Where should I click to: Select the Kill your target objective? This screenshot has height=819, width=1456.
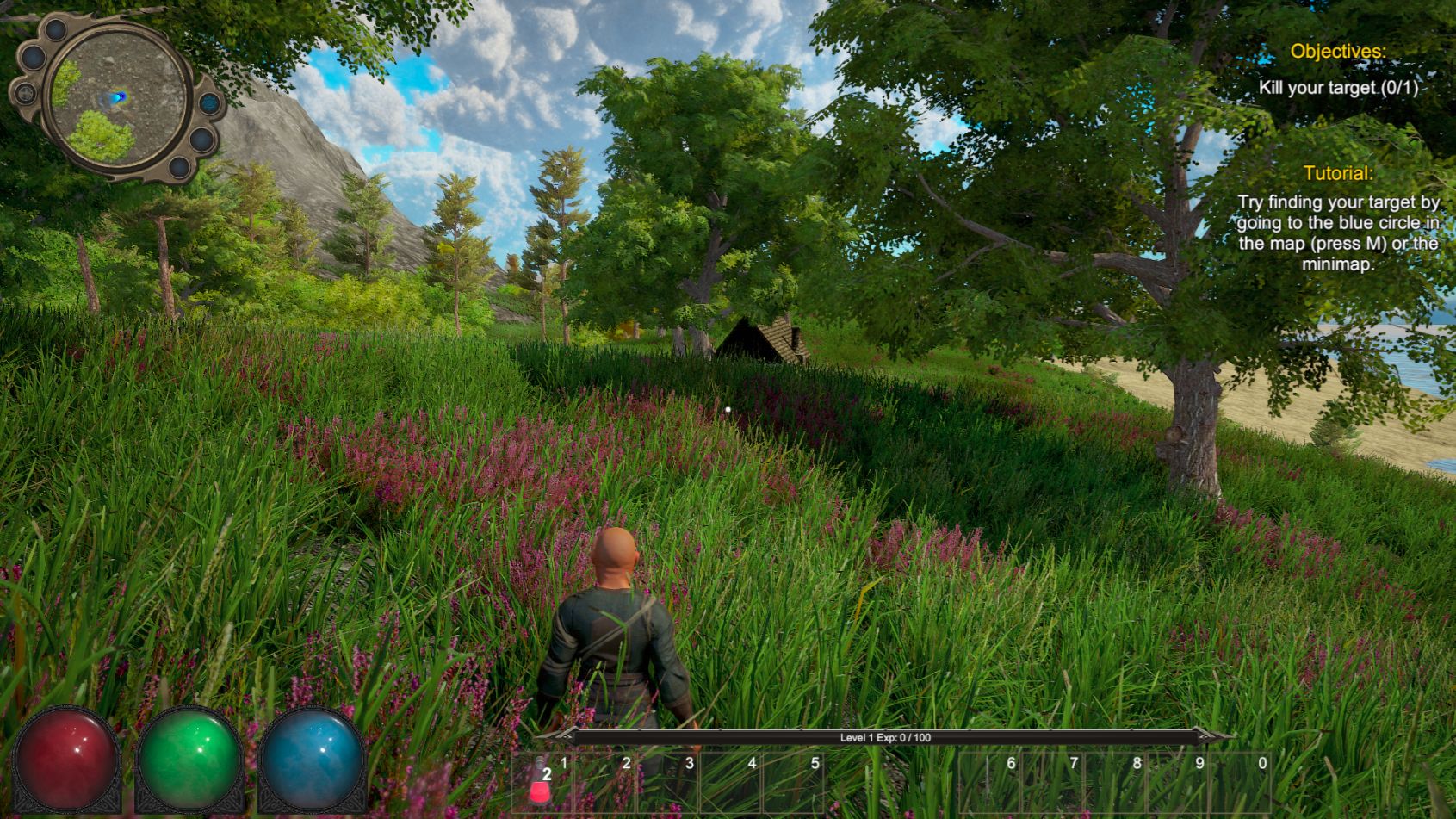click(x=1337, y=88)
